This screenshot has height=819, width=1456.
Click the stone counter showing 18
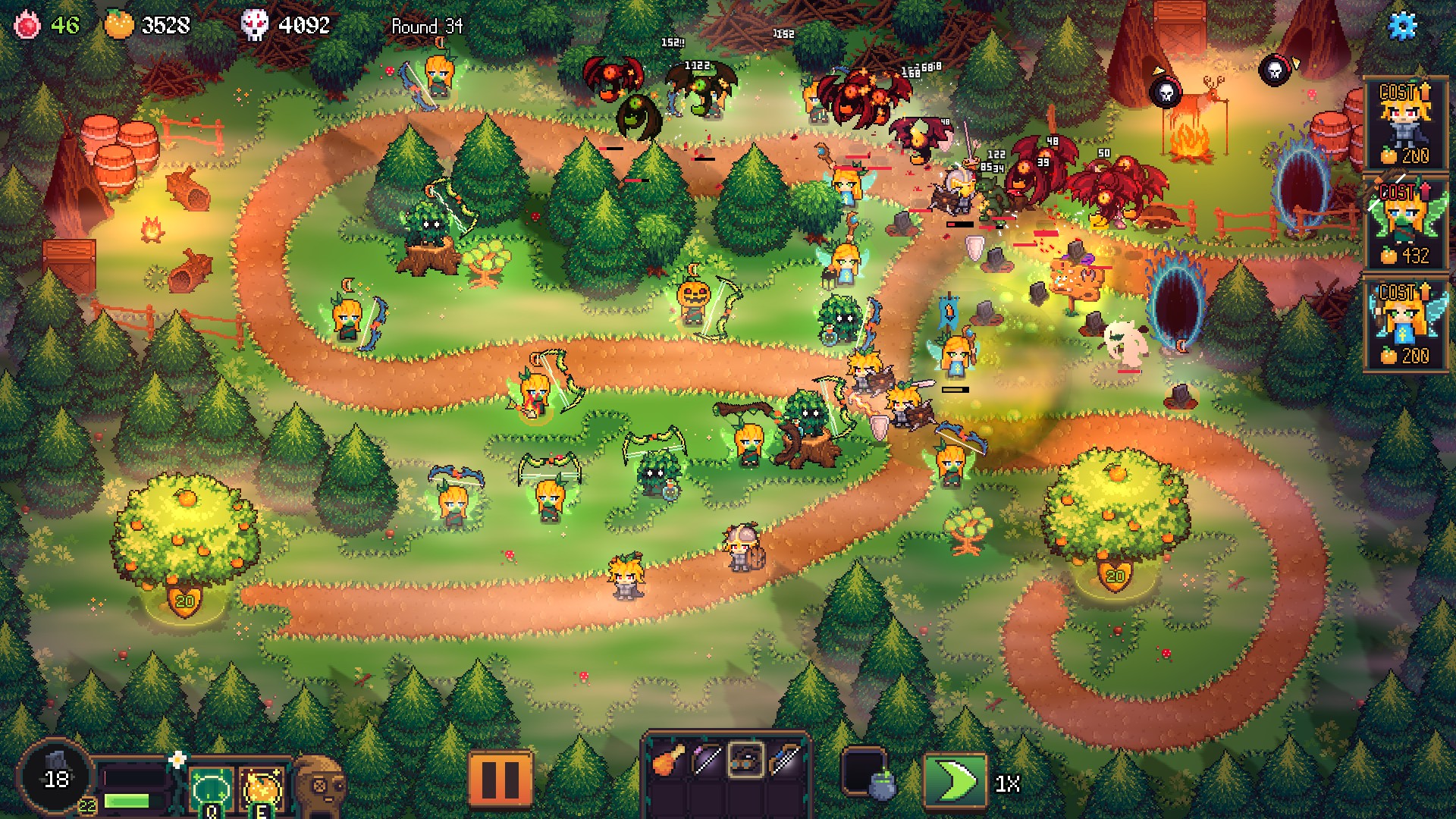pyautogui.click(x=55, y=777)
